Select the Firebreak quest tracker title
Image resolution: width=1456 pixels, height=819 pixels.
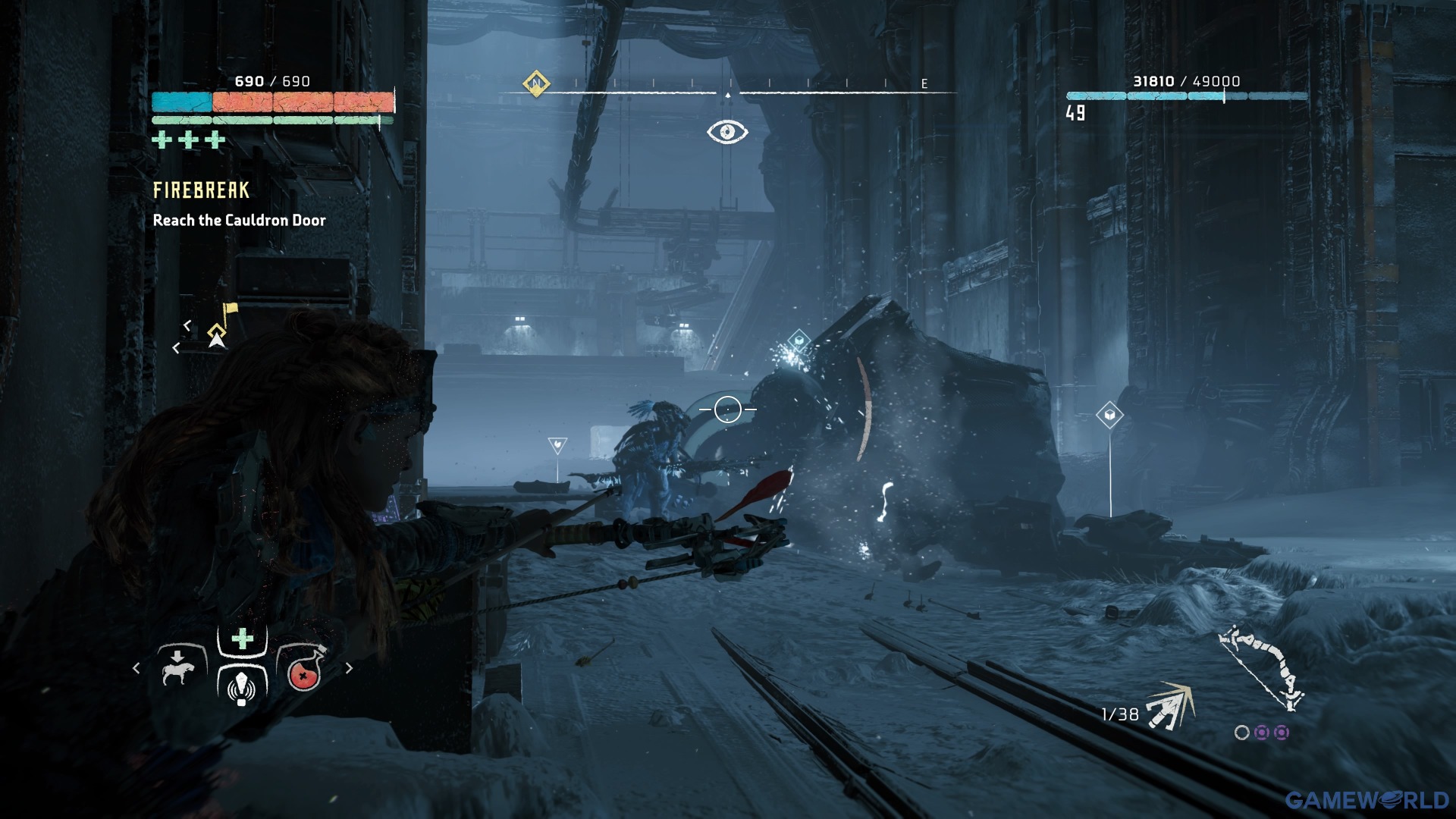201,190
